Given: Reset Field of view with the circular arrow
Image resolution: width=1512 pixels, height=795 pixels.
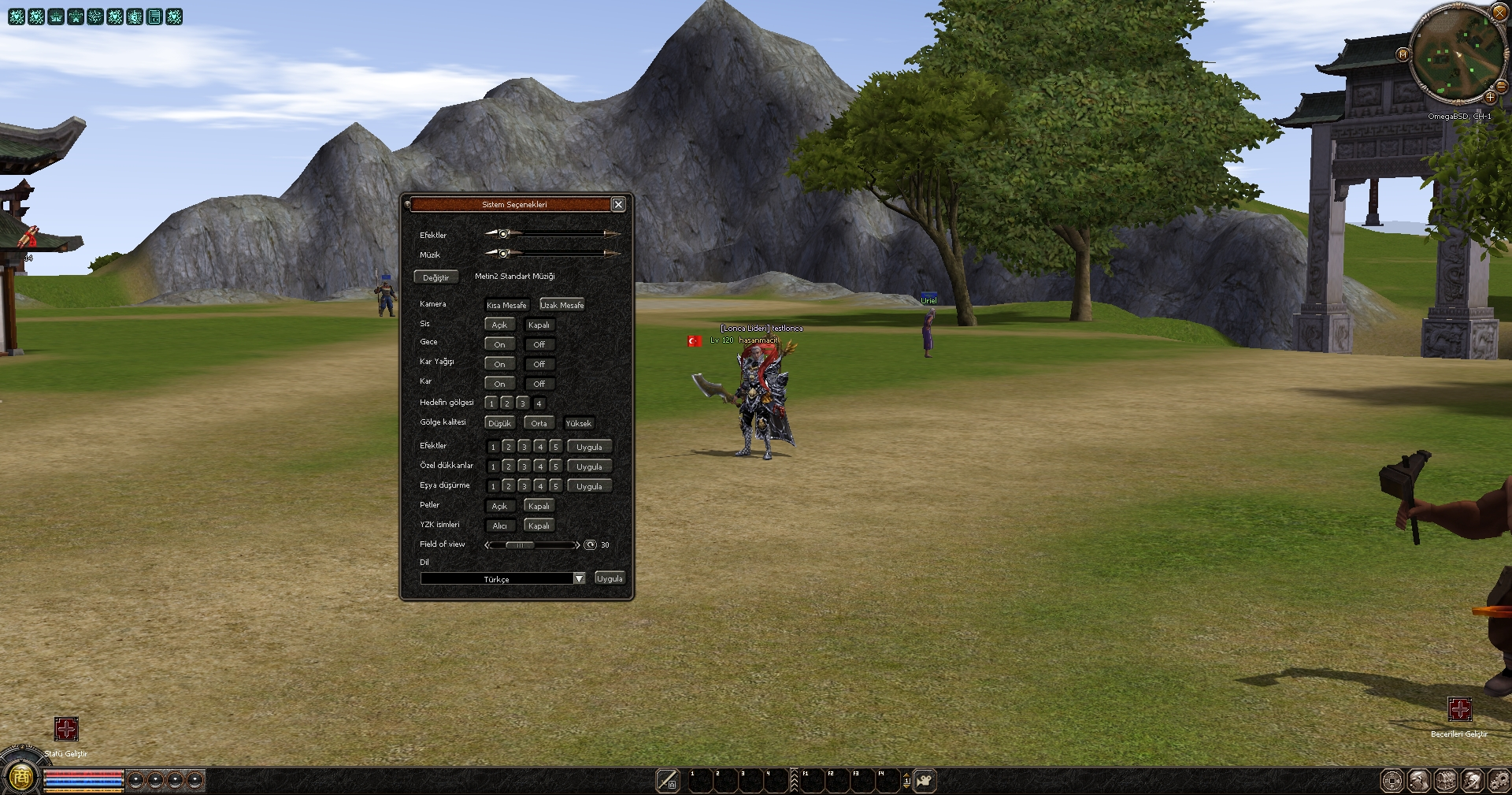Looking at the screenshot, I should click(x=590, y=545).
